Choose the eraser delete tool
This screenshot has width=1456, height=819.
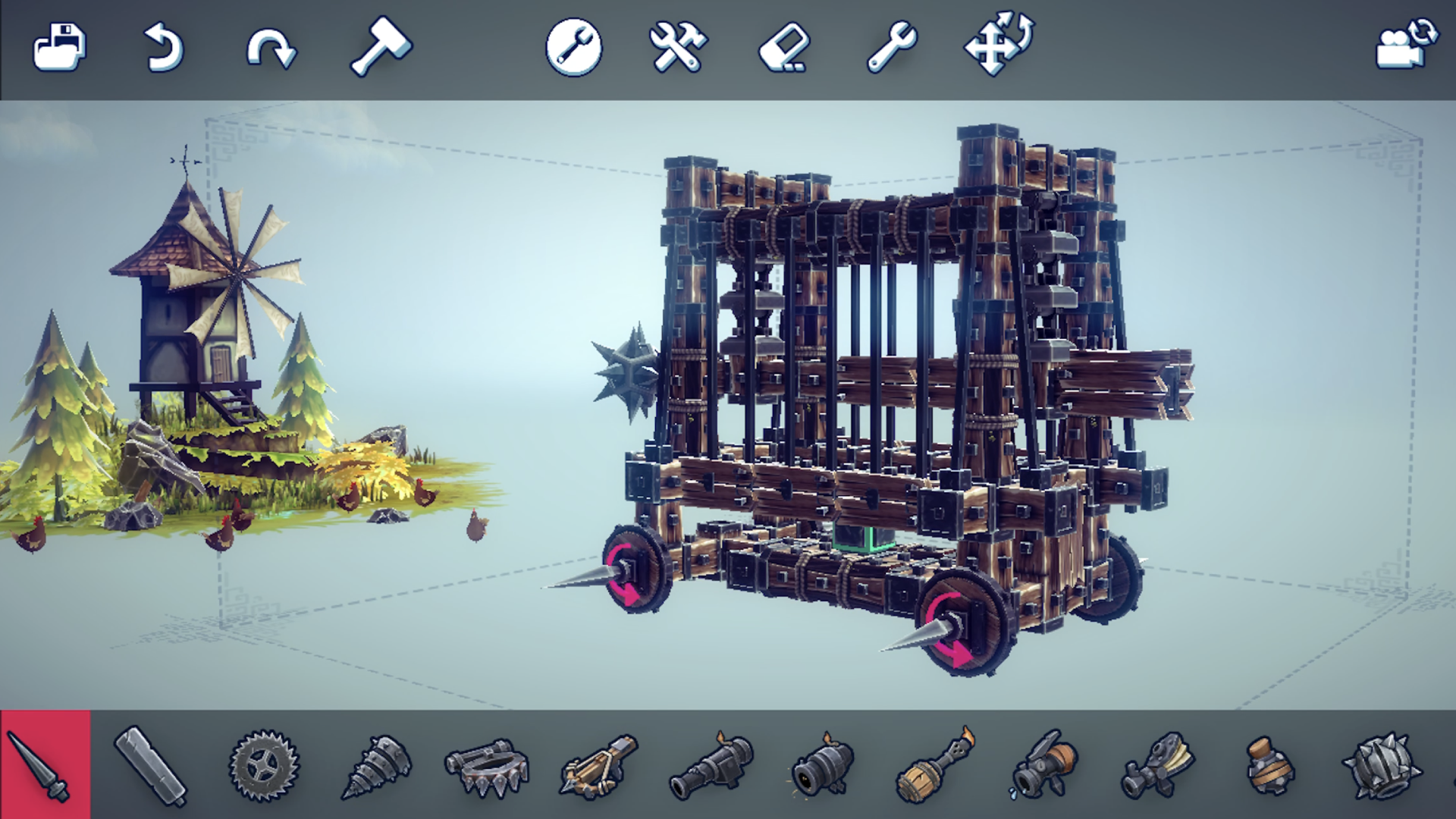pyautogui.click(x=784, y=49)
